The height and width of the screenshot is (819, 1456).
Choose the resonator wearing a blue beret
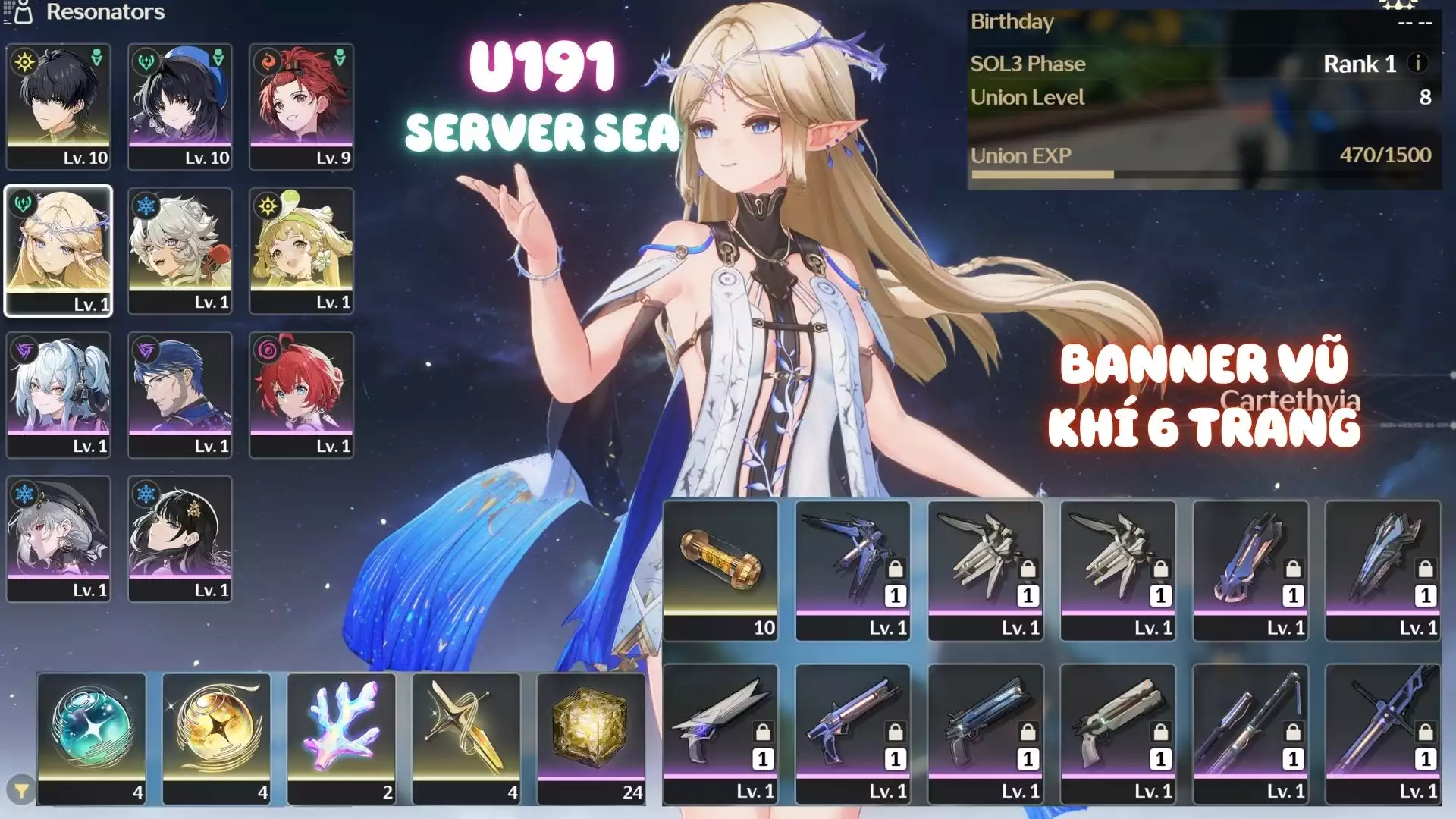click(180, 105)
